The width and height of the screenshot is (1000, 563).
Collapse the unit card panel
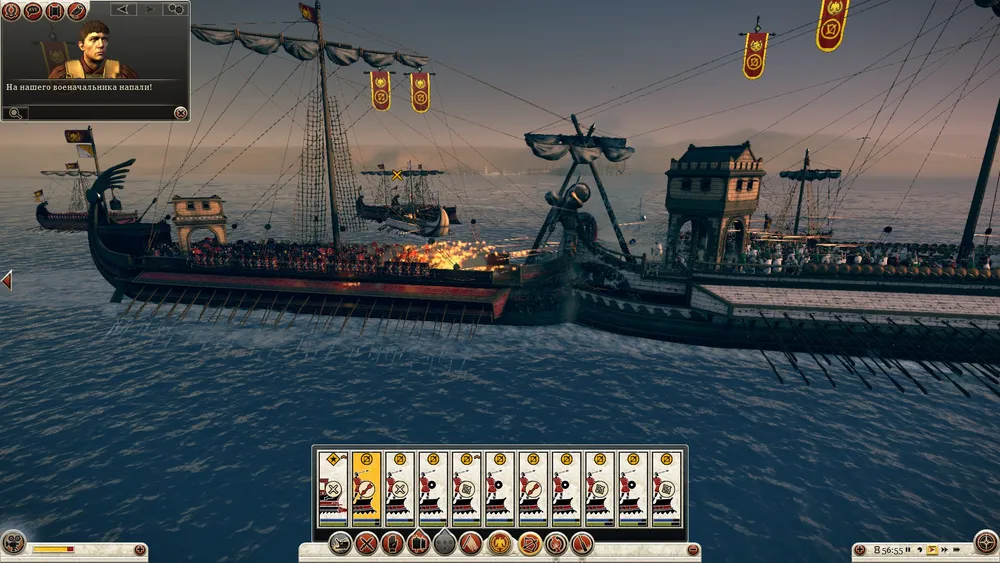pos(693,550)
